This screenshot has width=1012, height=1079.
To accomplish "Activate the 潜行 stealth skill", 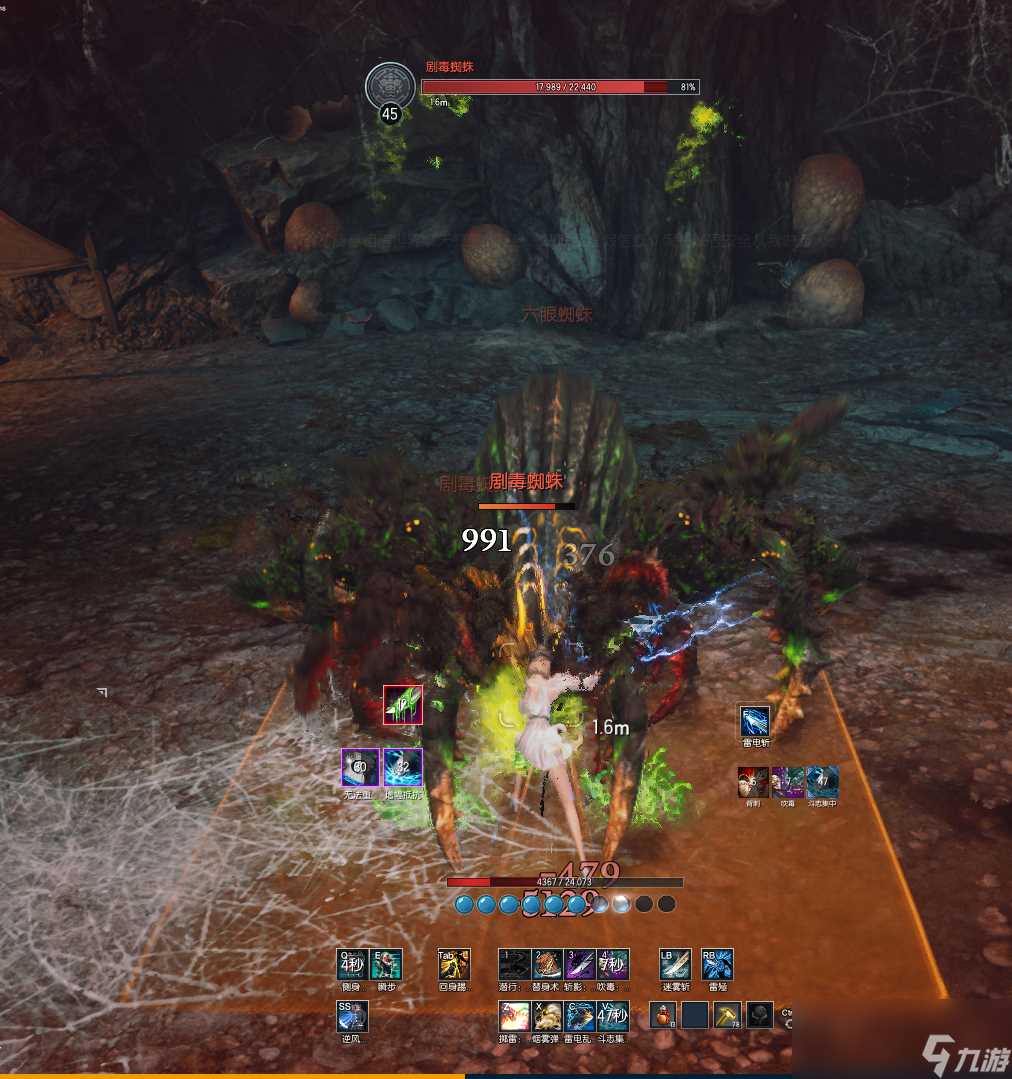I will (x=514, y=964).
